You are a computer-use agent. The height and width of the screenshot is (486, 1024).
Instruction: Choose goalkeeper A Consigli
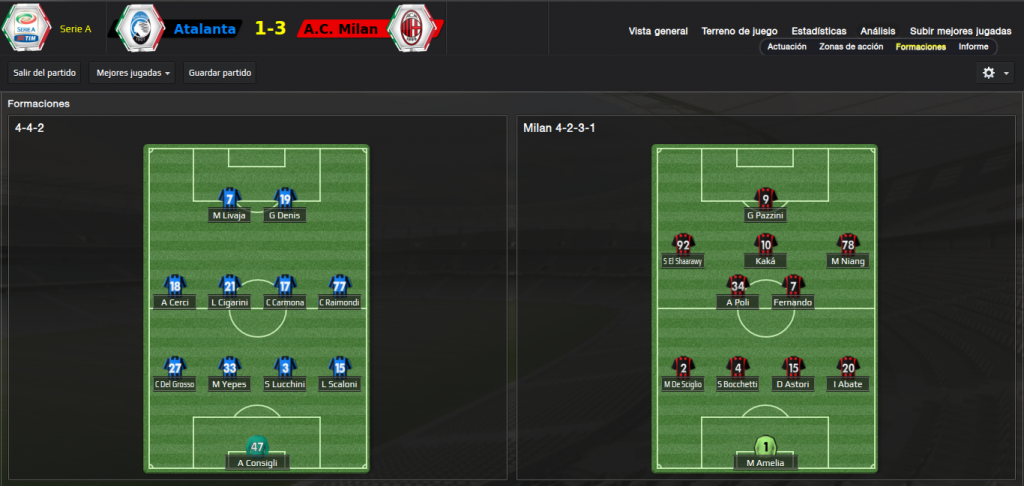point(257,462)
